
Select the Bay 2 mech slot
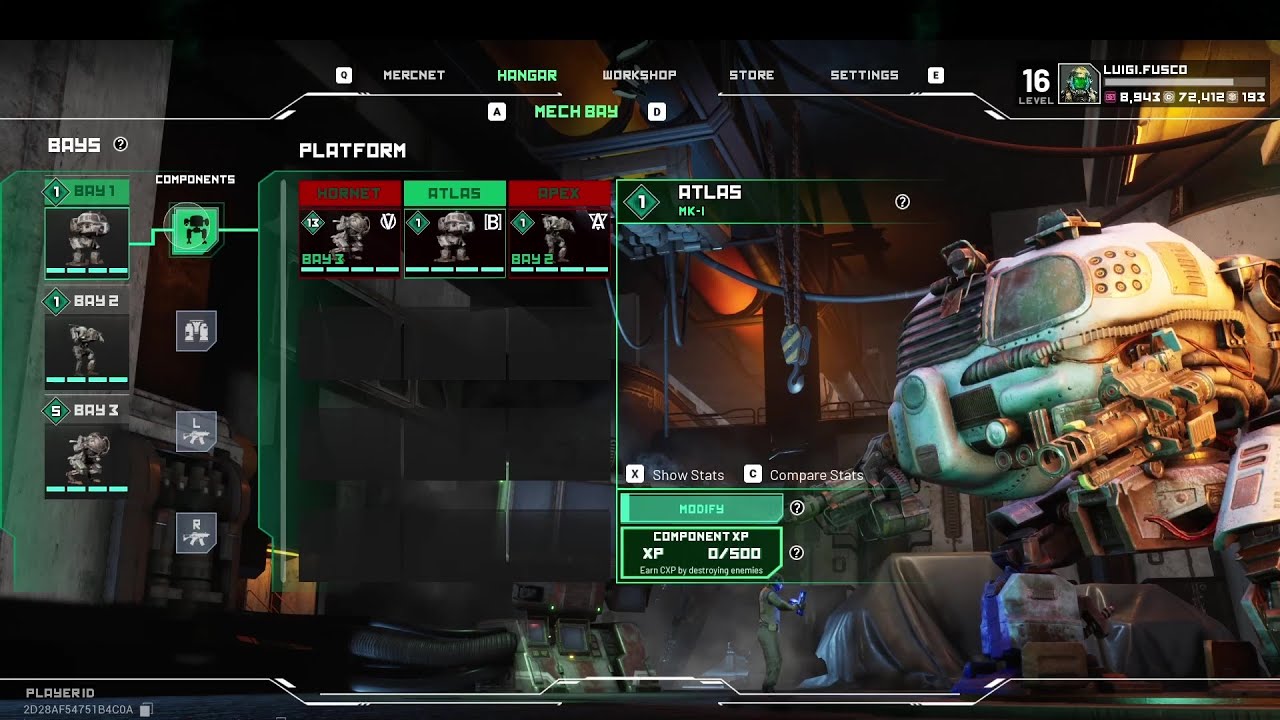[87, 338]
